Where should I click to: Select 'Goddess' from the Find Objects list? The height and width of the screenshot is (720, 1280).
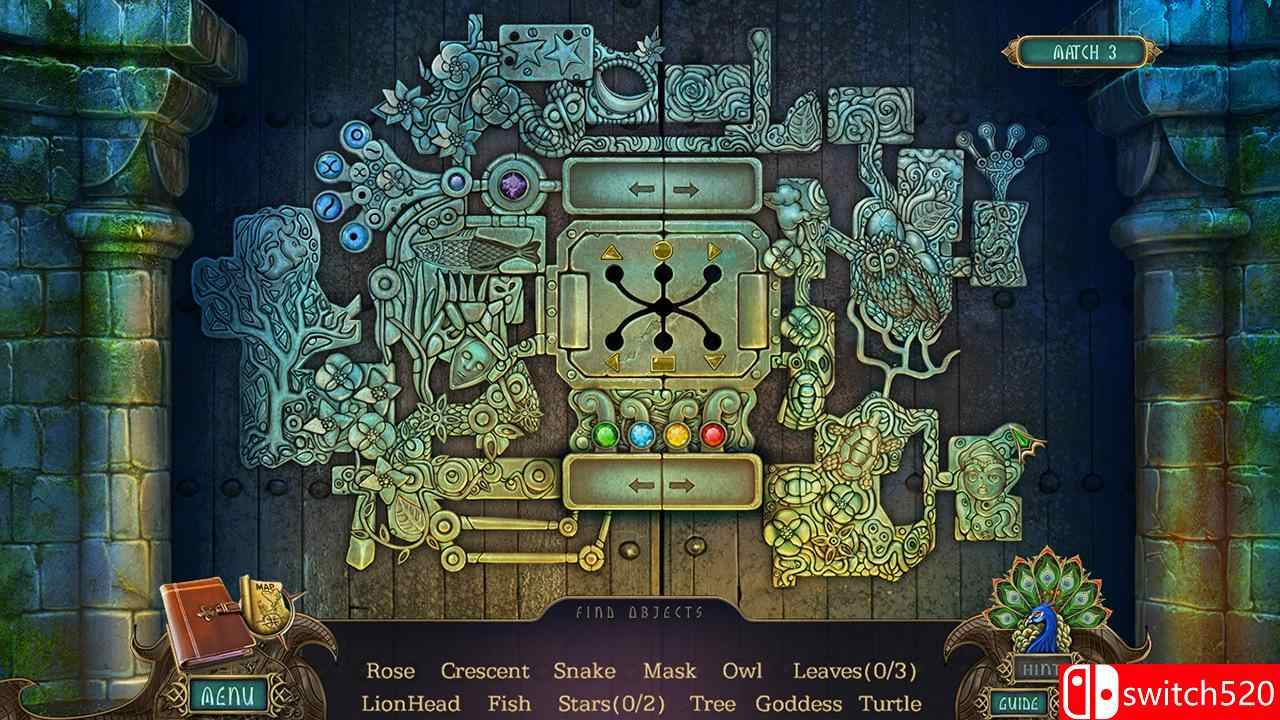click(x=800, y=704)
